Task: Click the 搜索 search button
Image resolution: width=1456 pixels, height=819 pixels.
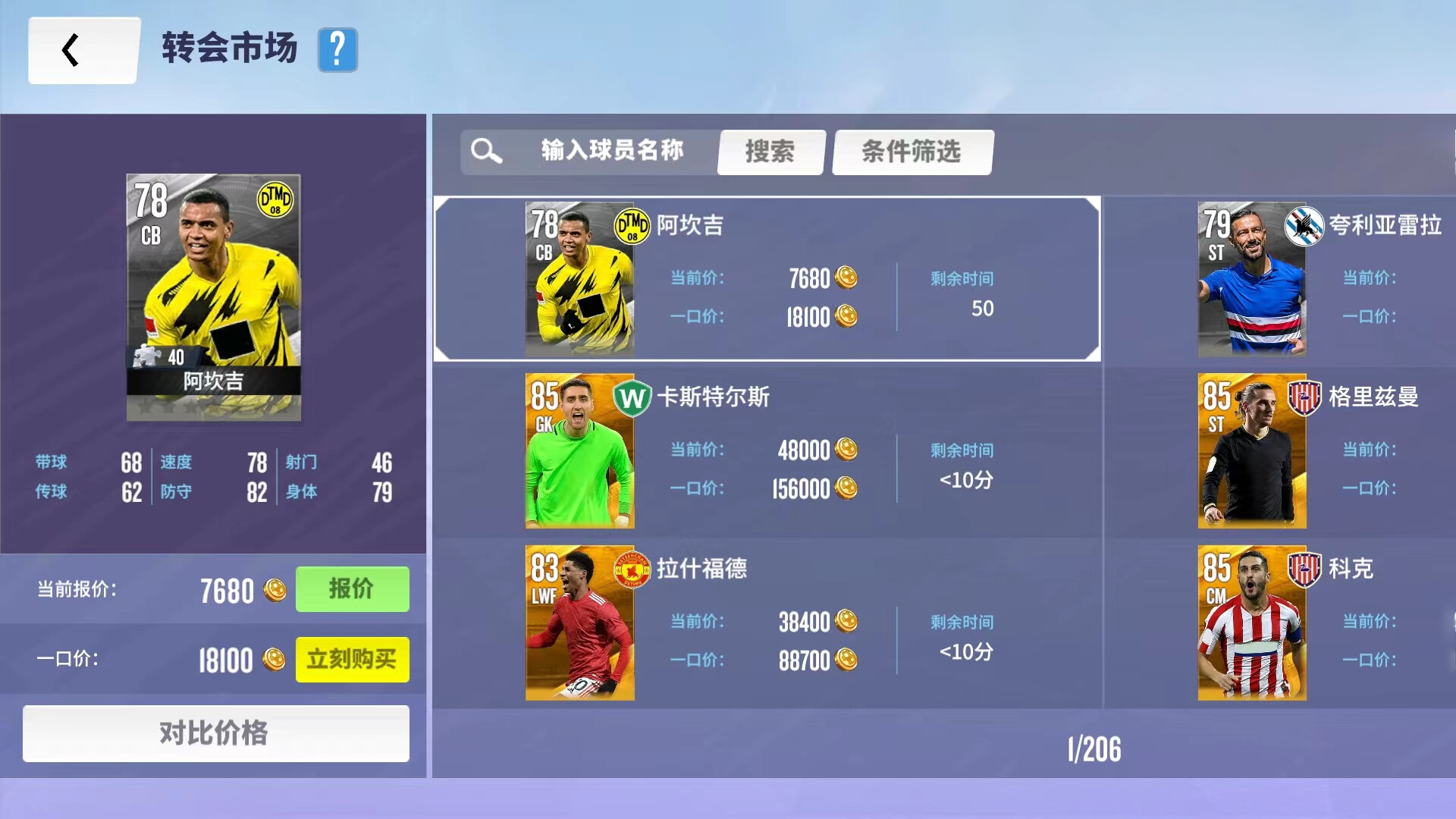Action: click(770, 152)
